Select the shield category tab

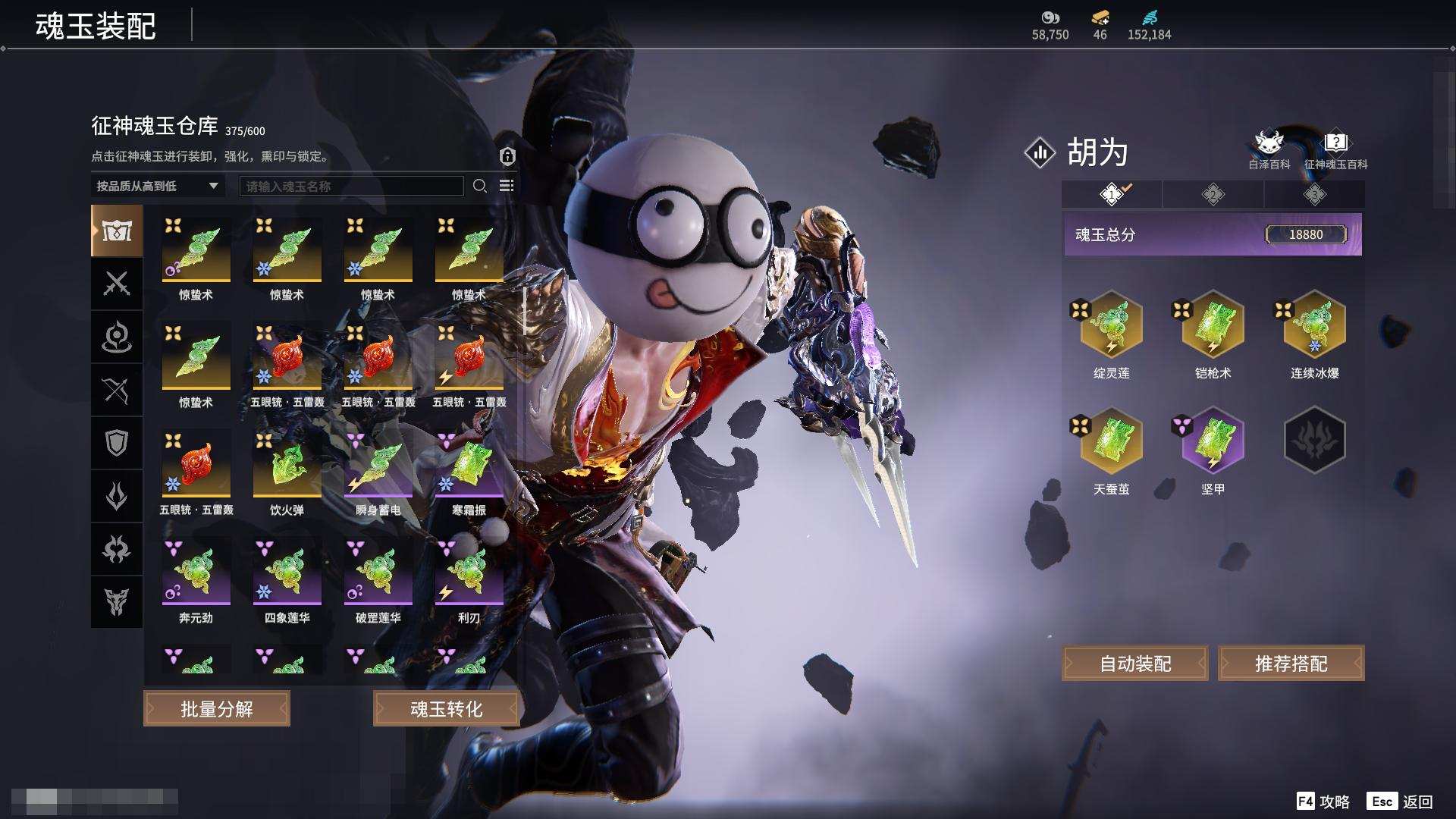pyautogui.click(x=117, y=443)
